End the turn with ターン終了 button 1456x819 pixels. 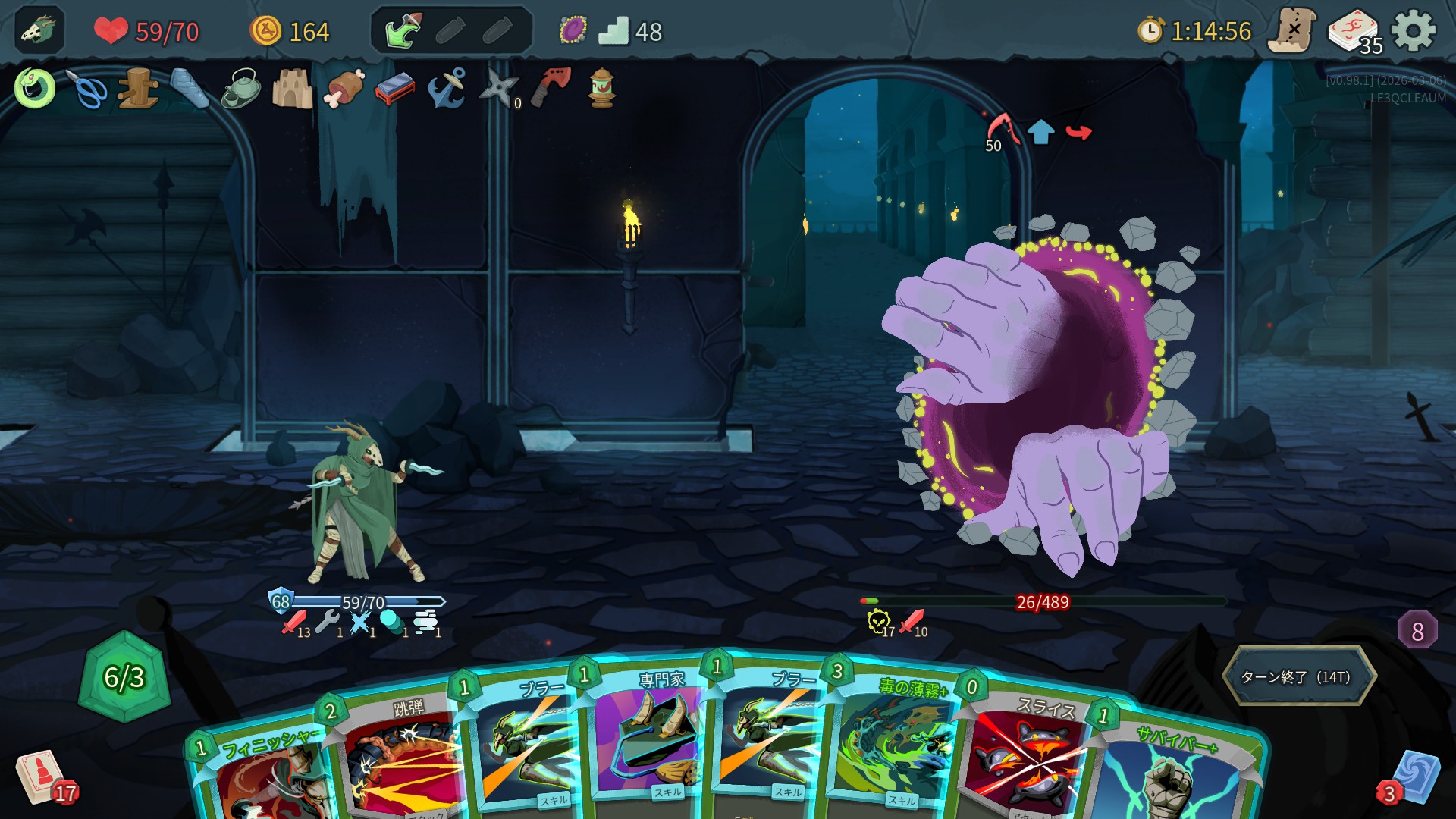[x=1298, y=676]
